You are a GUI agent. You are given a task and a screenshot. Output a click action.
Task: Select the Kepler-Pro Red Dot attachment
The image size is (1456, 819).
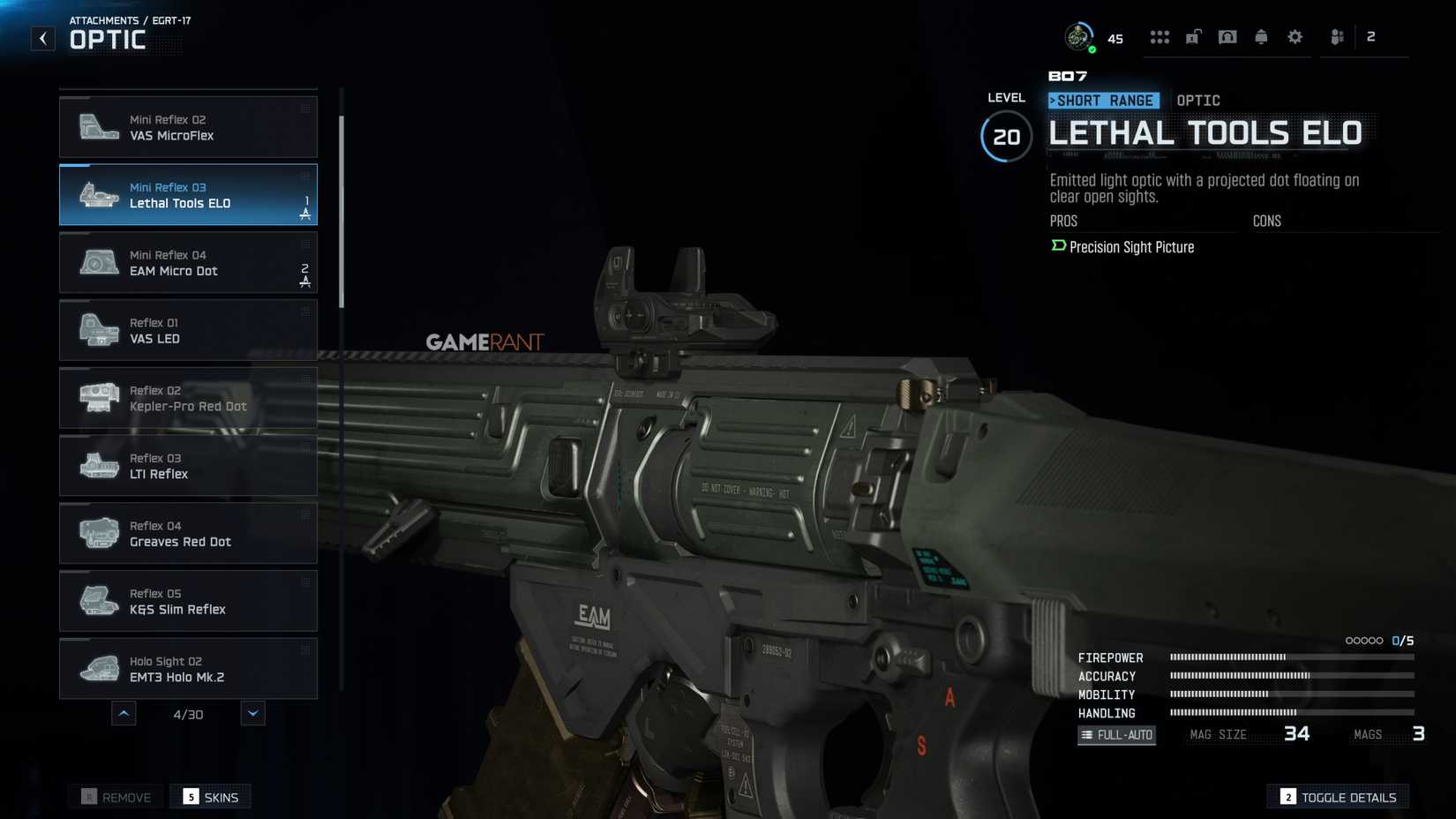tap(188, 398)
